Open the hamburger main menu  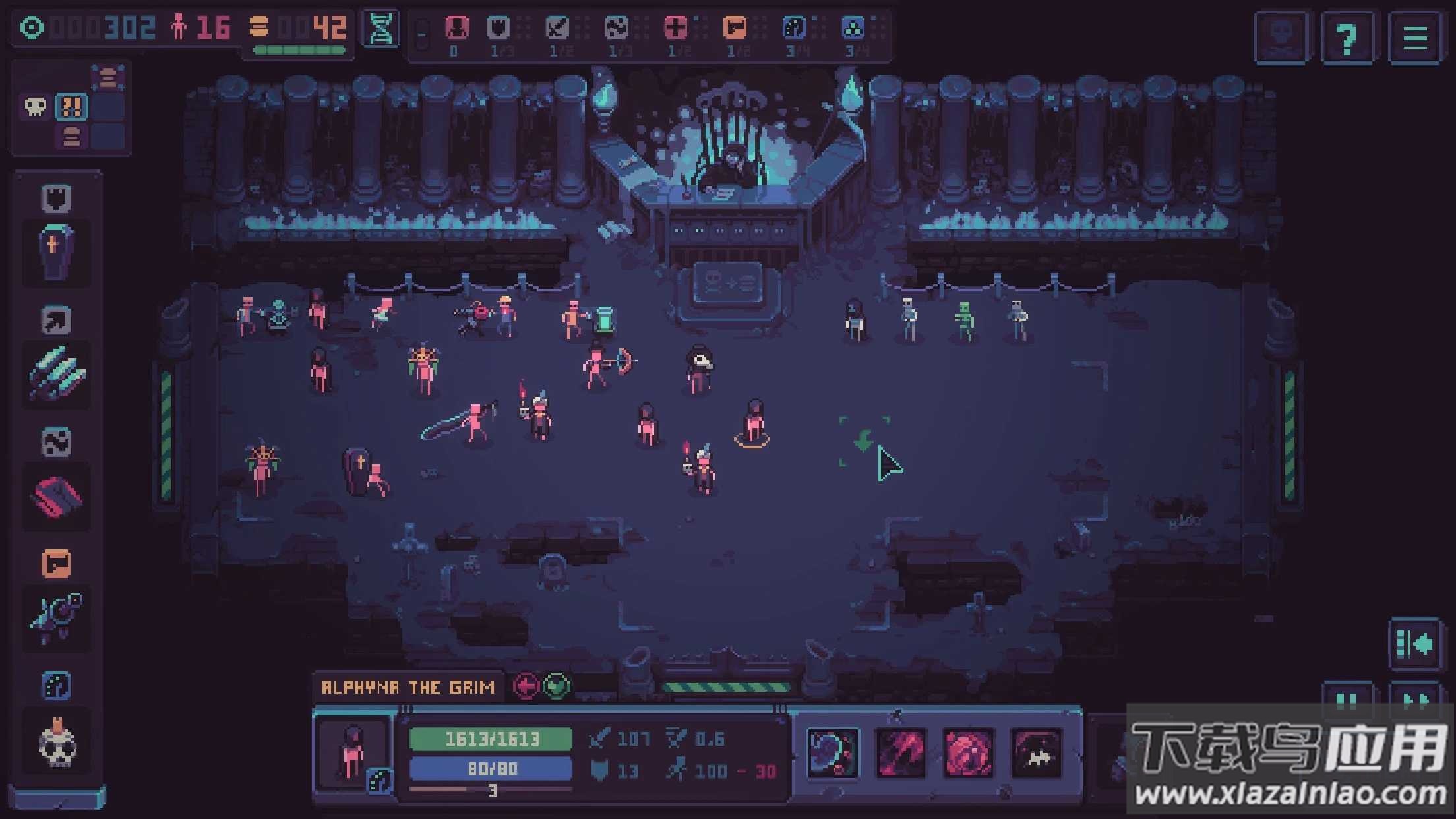coord(1414,38)
